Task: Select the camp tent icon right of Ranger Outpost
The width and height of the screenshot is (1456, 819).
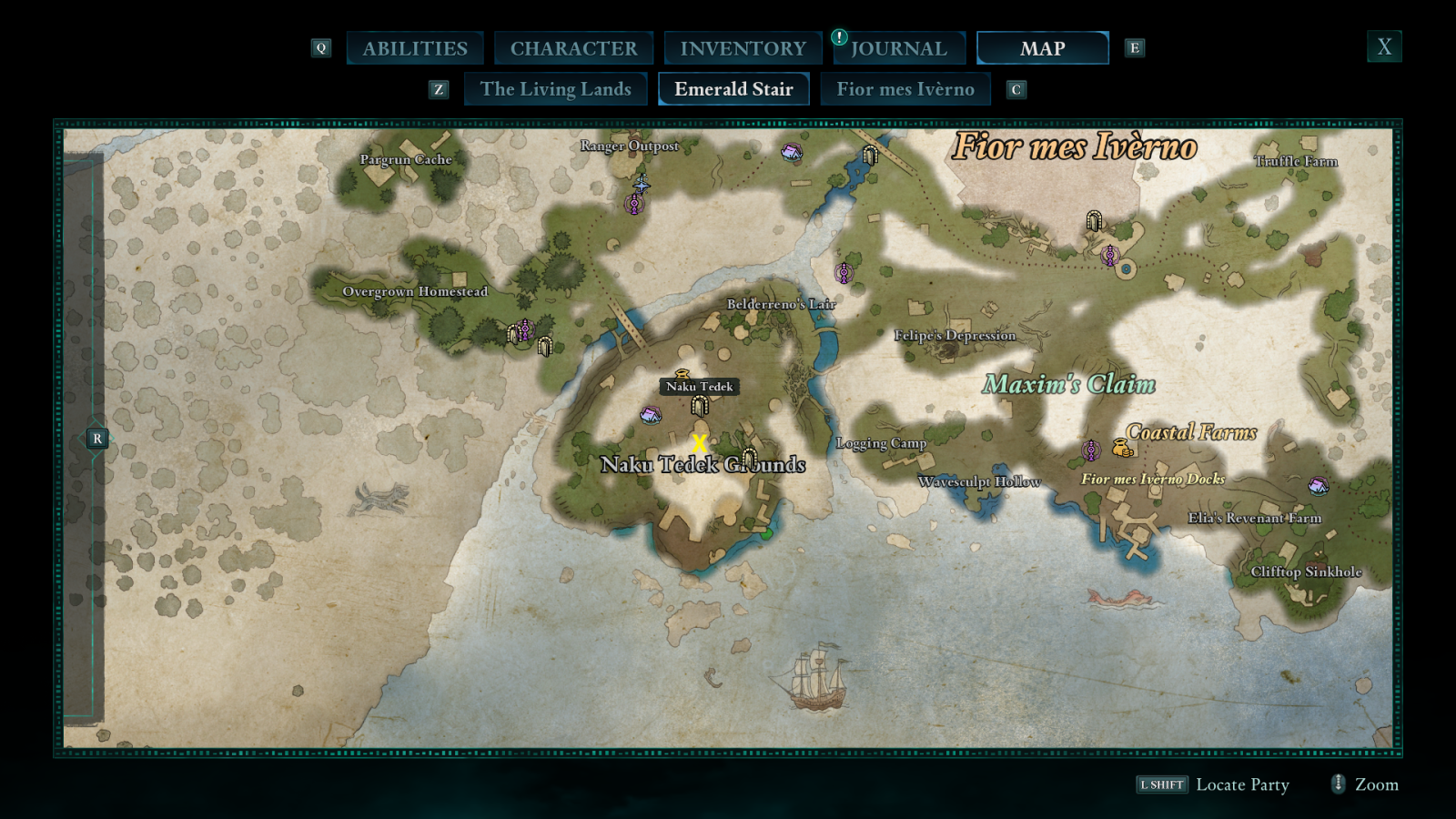Action: point(790,151)
